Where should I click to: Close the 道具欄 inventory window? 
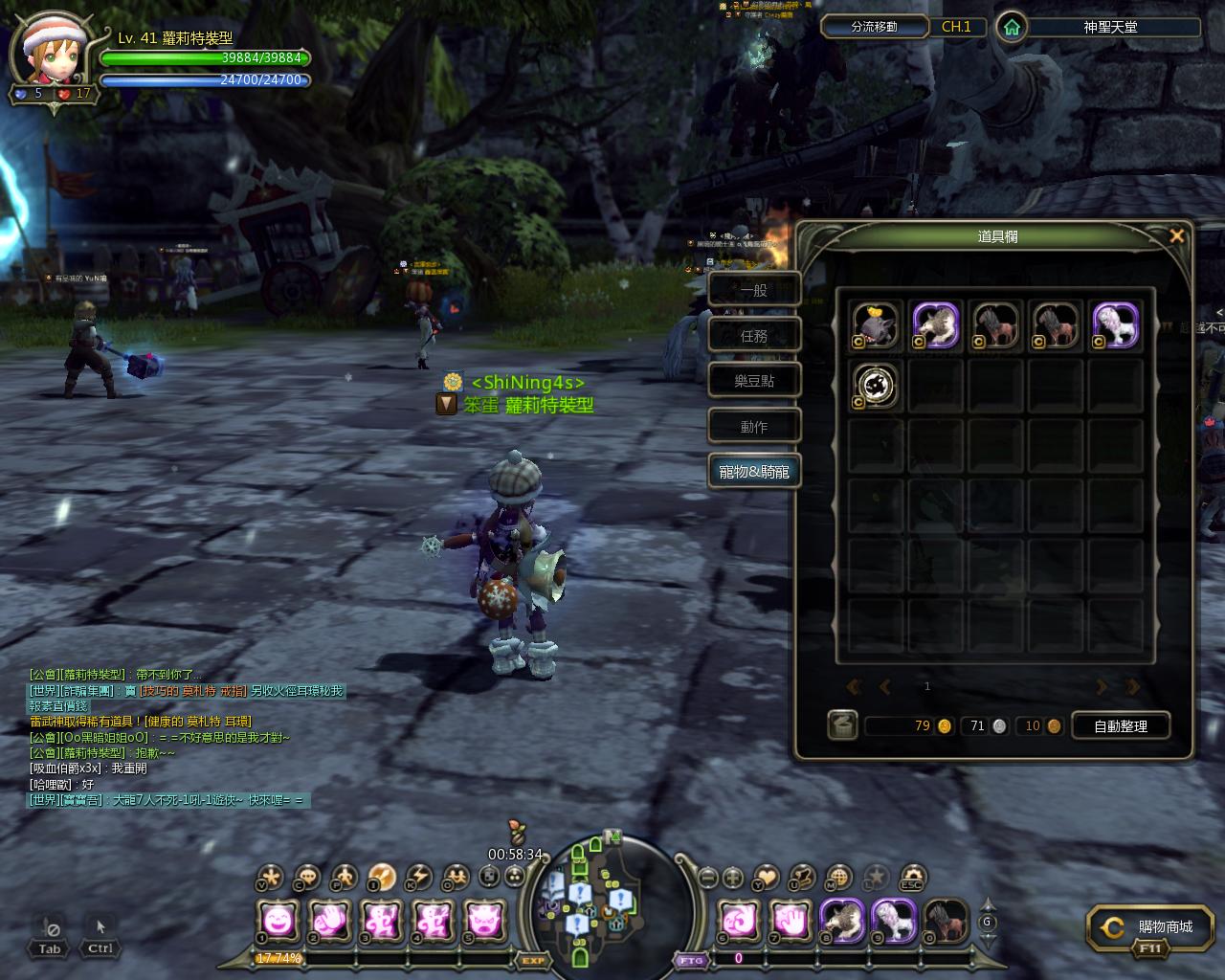(x=1177, y=235)
